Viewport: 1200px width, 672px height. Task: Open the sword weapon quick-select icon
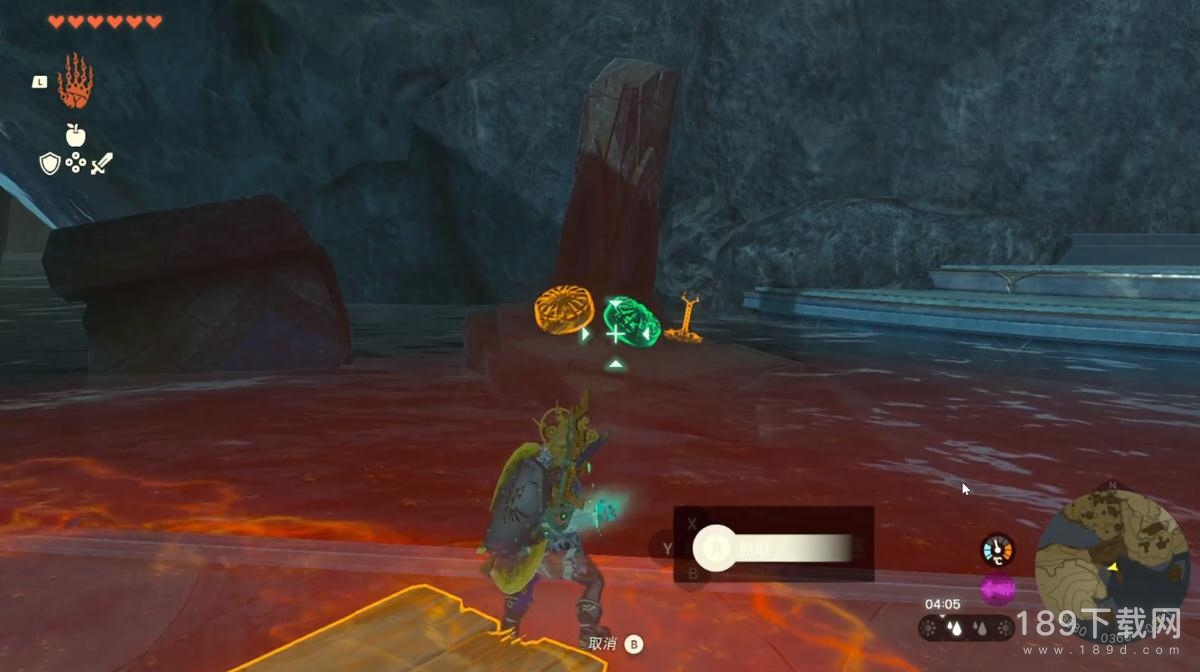[x=102, y=164]
